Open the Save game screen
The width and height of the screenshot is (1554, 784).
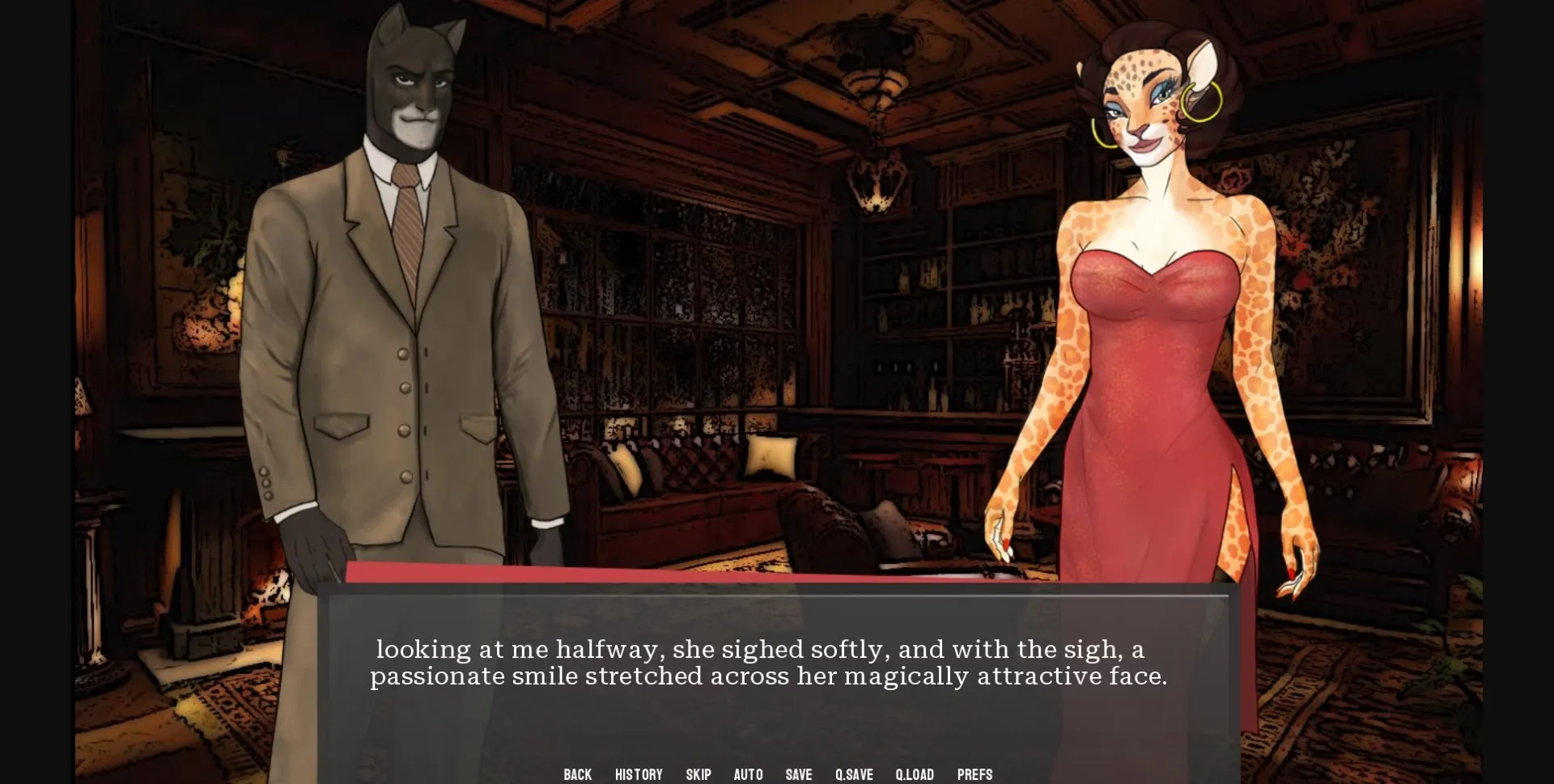tap(798, 774)
